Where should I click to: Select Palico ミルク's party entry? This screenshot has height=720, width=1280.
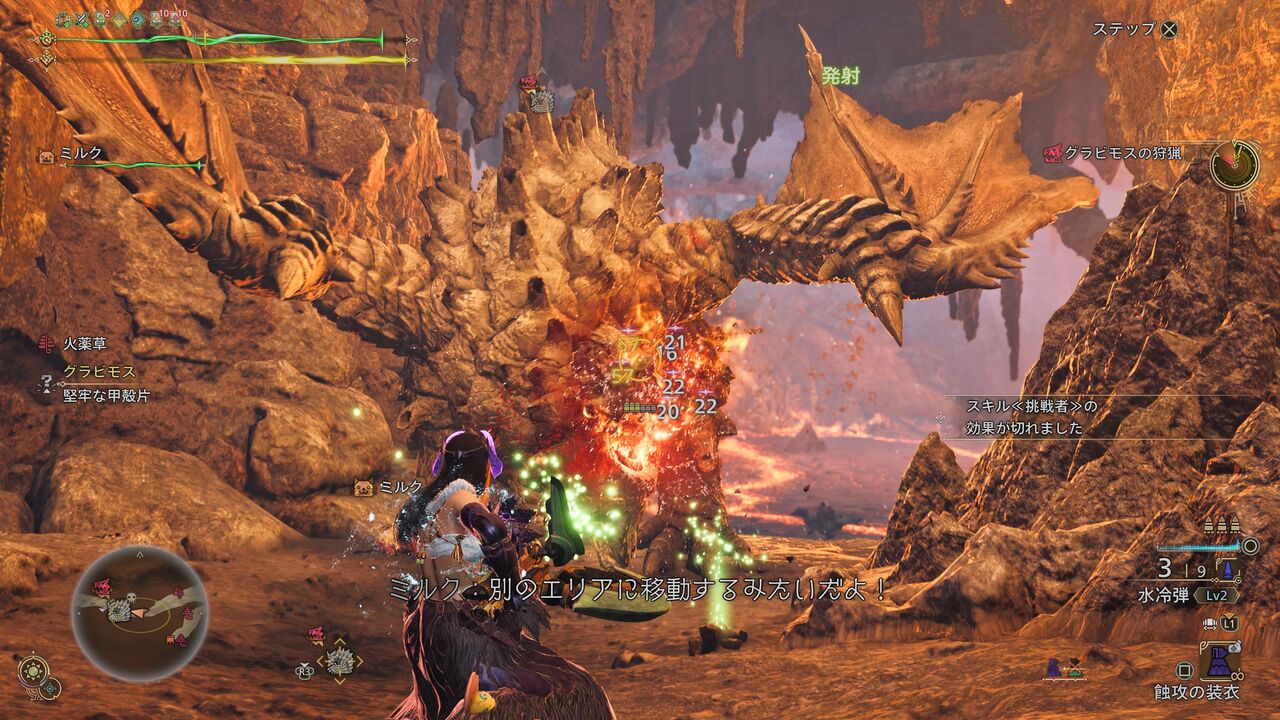pyautogui.click(x=82, y=155)
